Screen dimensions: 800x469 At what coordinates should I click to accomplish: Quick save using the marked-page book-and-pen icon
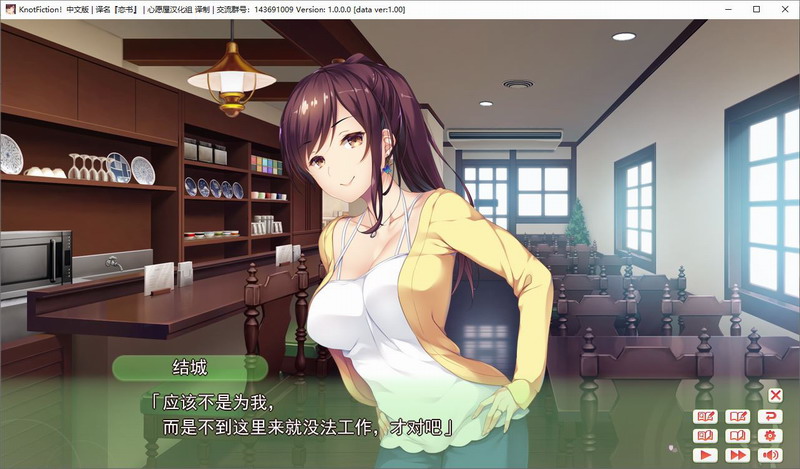[x=706, y=416]
